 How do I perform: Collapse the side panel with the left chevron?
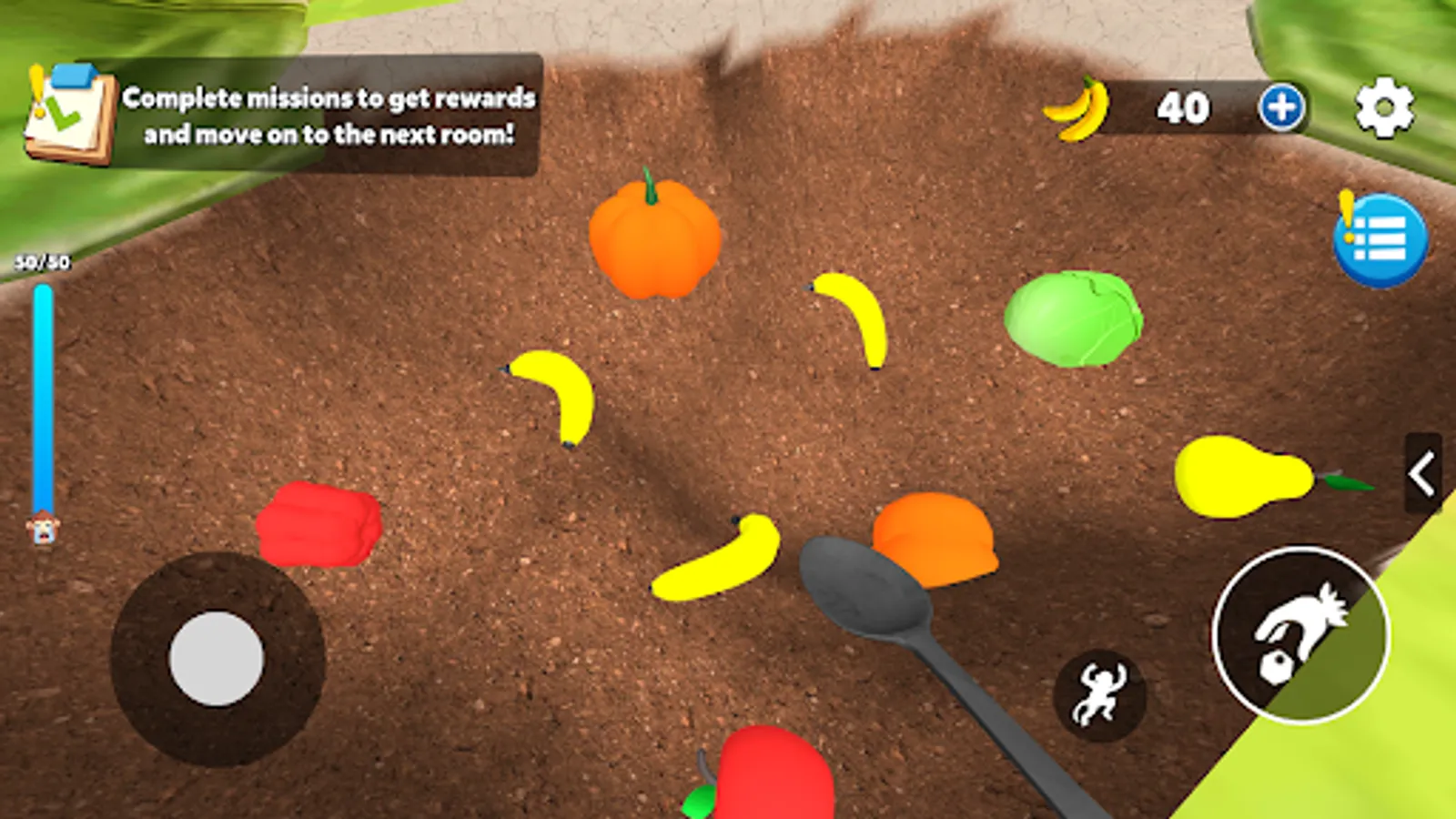(1424, 473)
